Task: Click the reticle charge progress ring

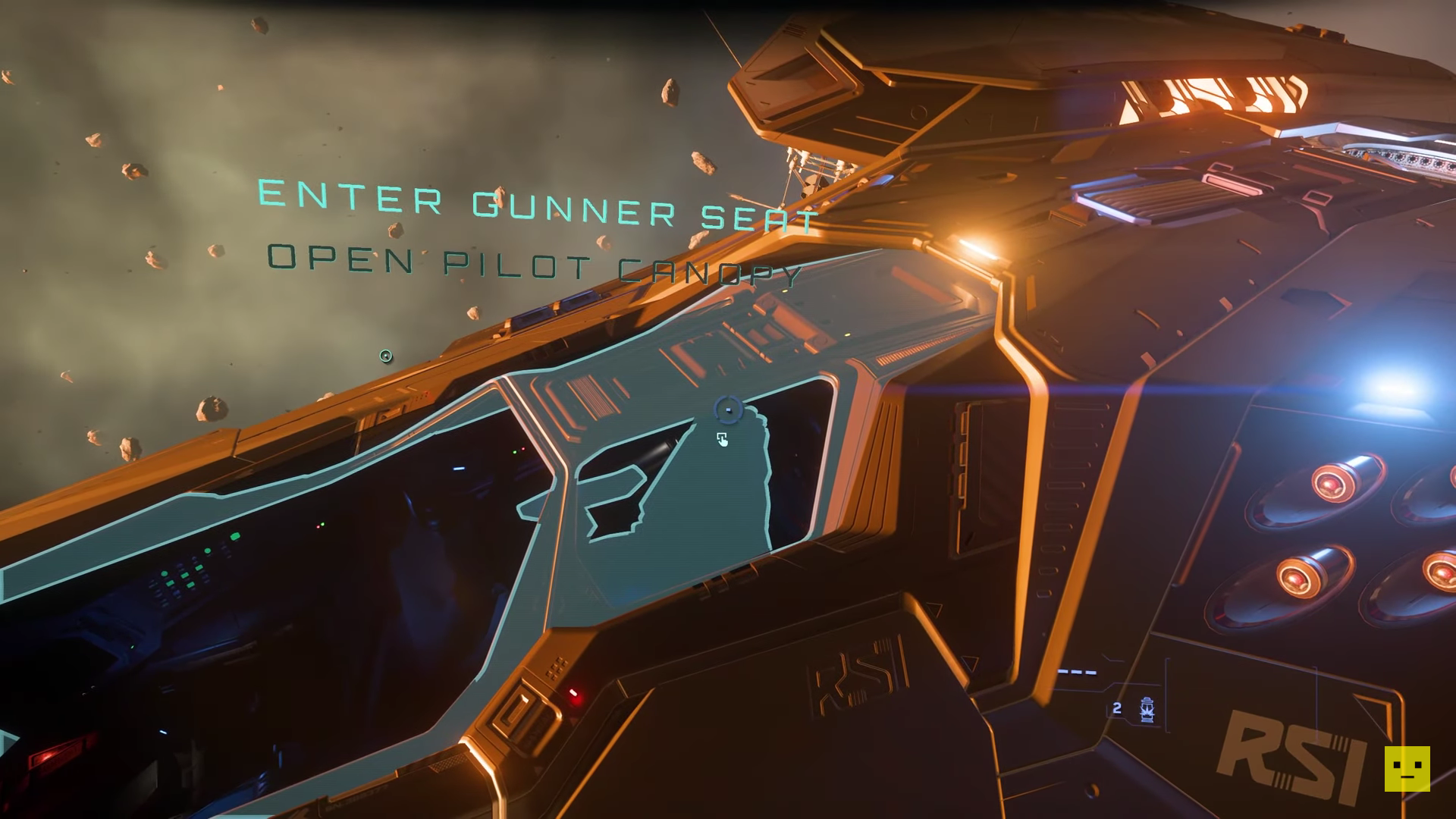Action: pos(728,408)
